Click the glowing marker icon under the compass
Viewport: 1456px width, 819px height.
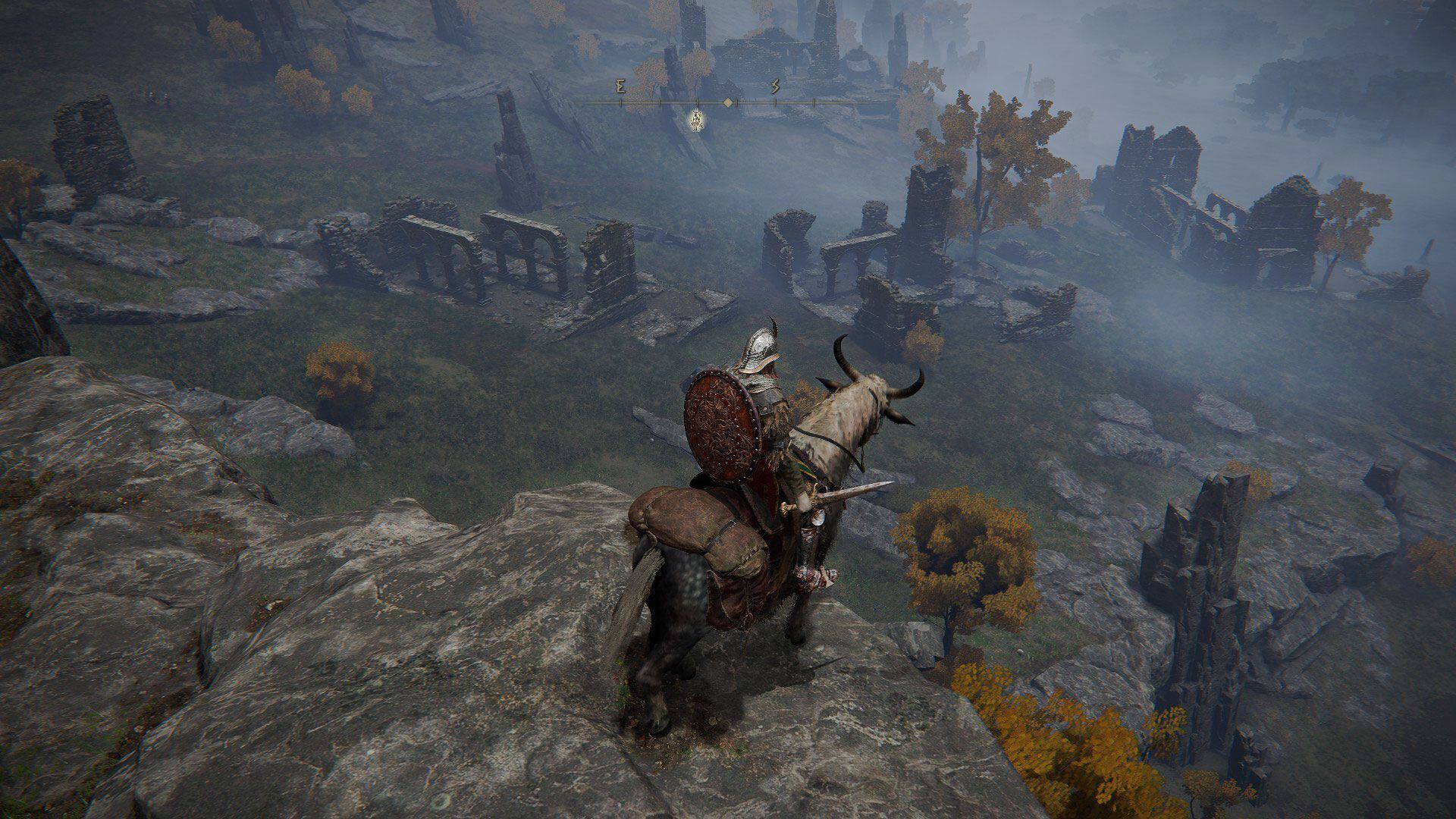pyautogui.click(x=696, y=119)
